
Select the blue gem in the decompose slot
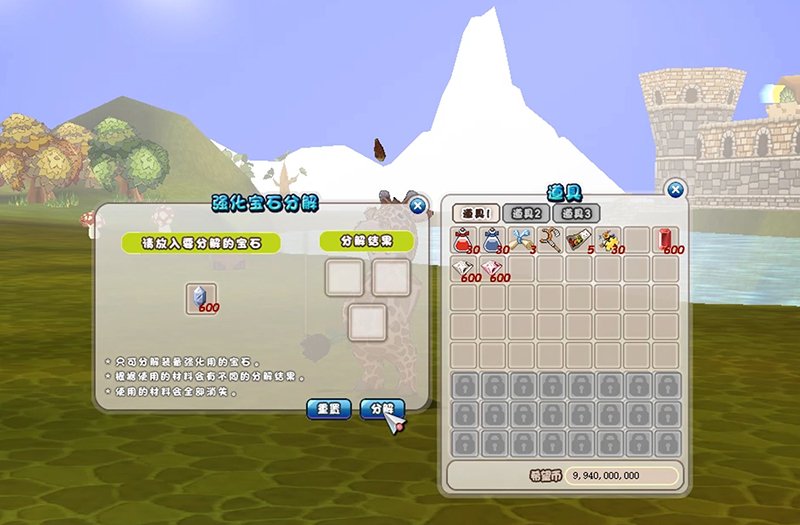[202, 298]
